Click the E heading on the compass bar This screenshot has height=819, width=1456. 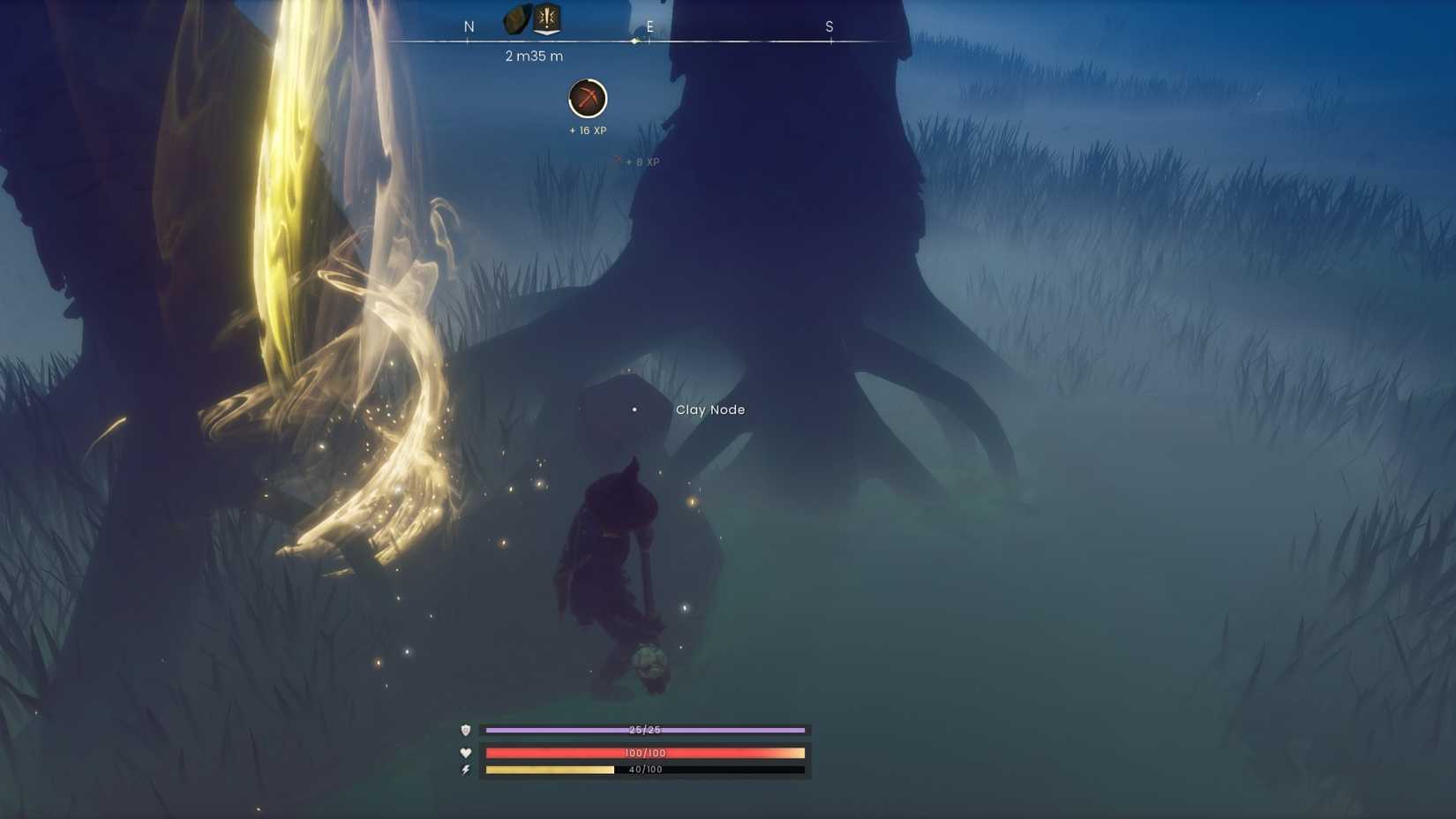coord(649,26)
